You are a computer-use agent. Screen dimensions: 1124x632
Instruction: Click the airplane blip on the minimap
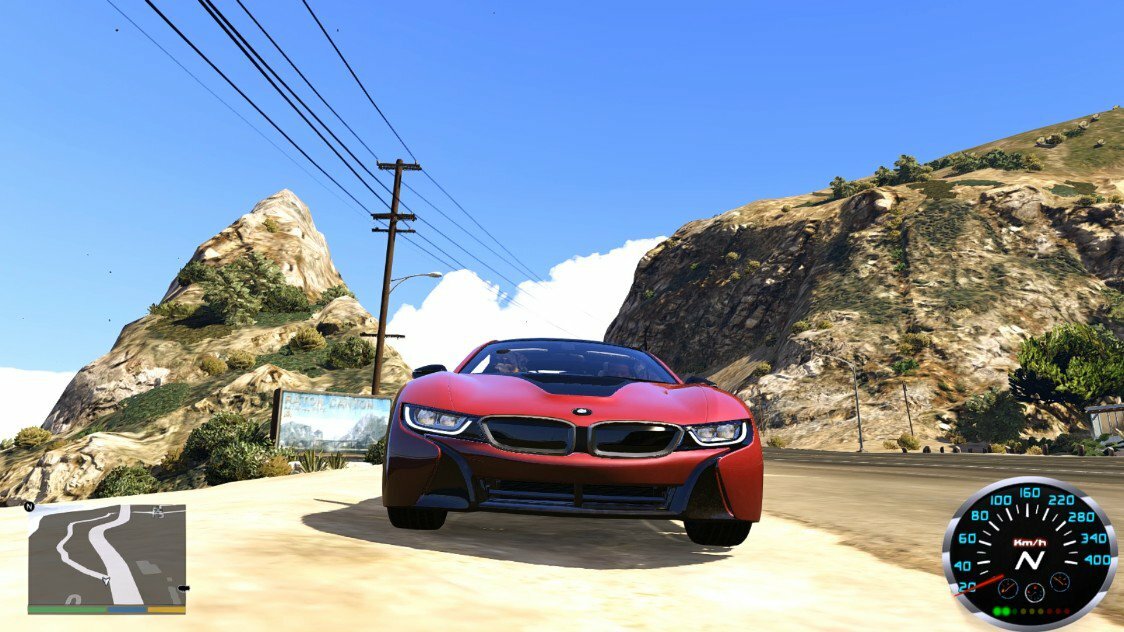coord(157,512)
